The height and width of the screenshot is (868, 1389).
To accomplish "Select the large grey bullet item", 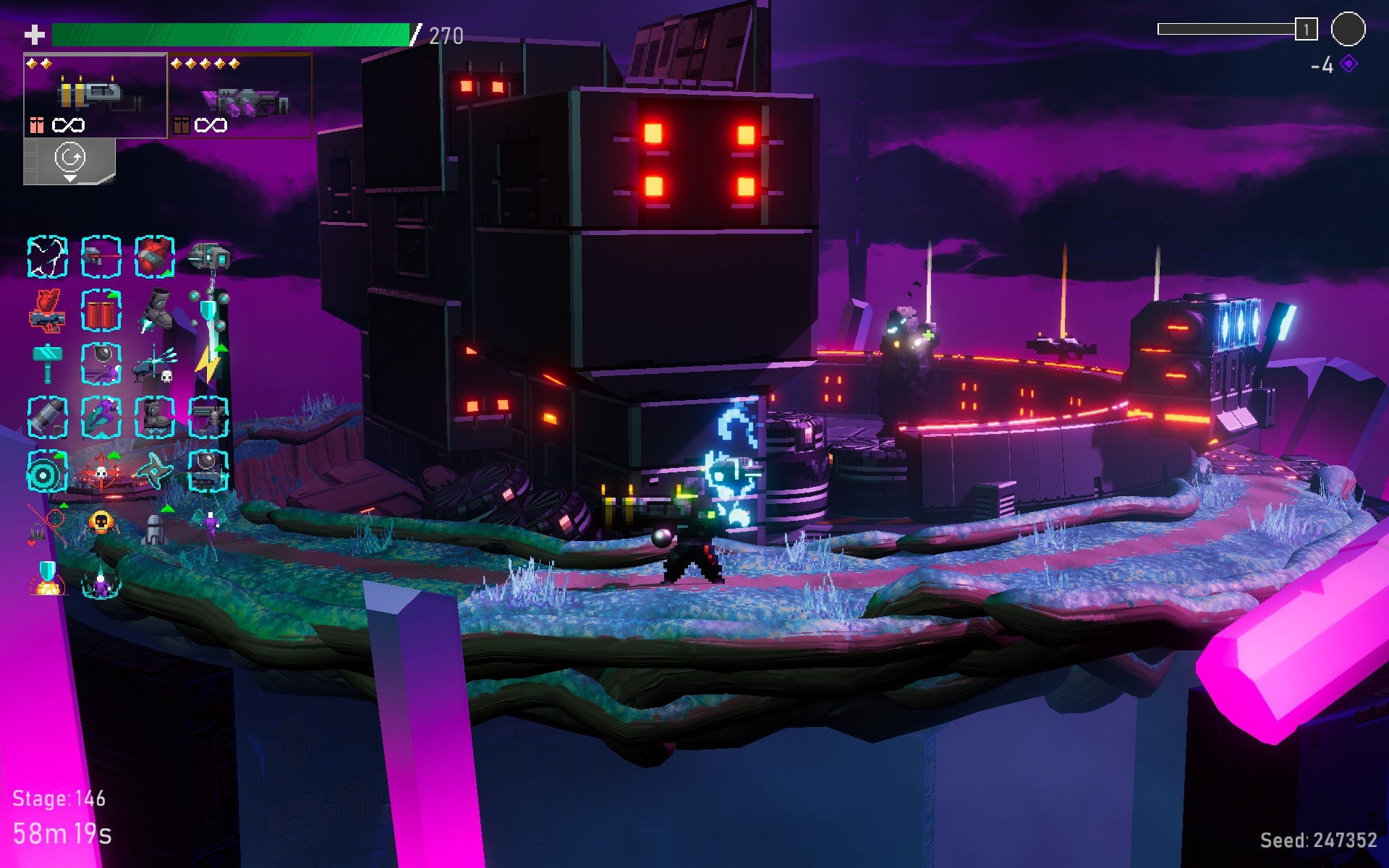I will (48, 417).
